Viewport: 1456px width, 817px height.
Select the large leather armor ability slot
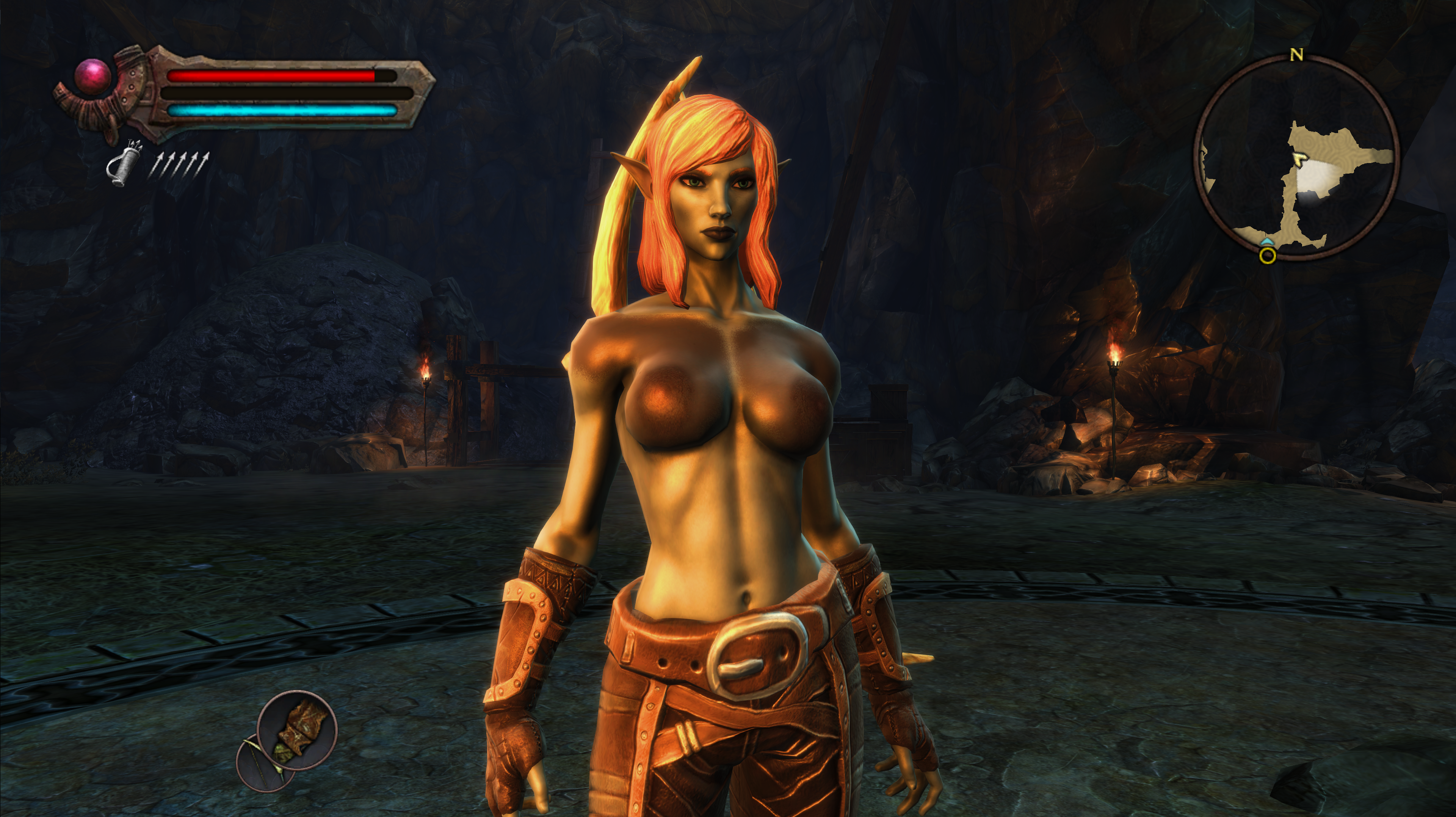[x=297, y=731]
